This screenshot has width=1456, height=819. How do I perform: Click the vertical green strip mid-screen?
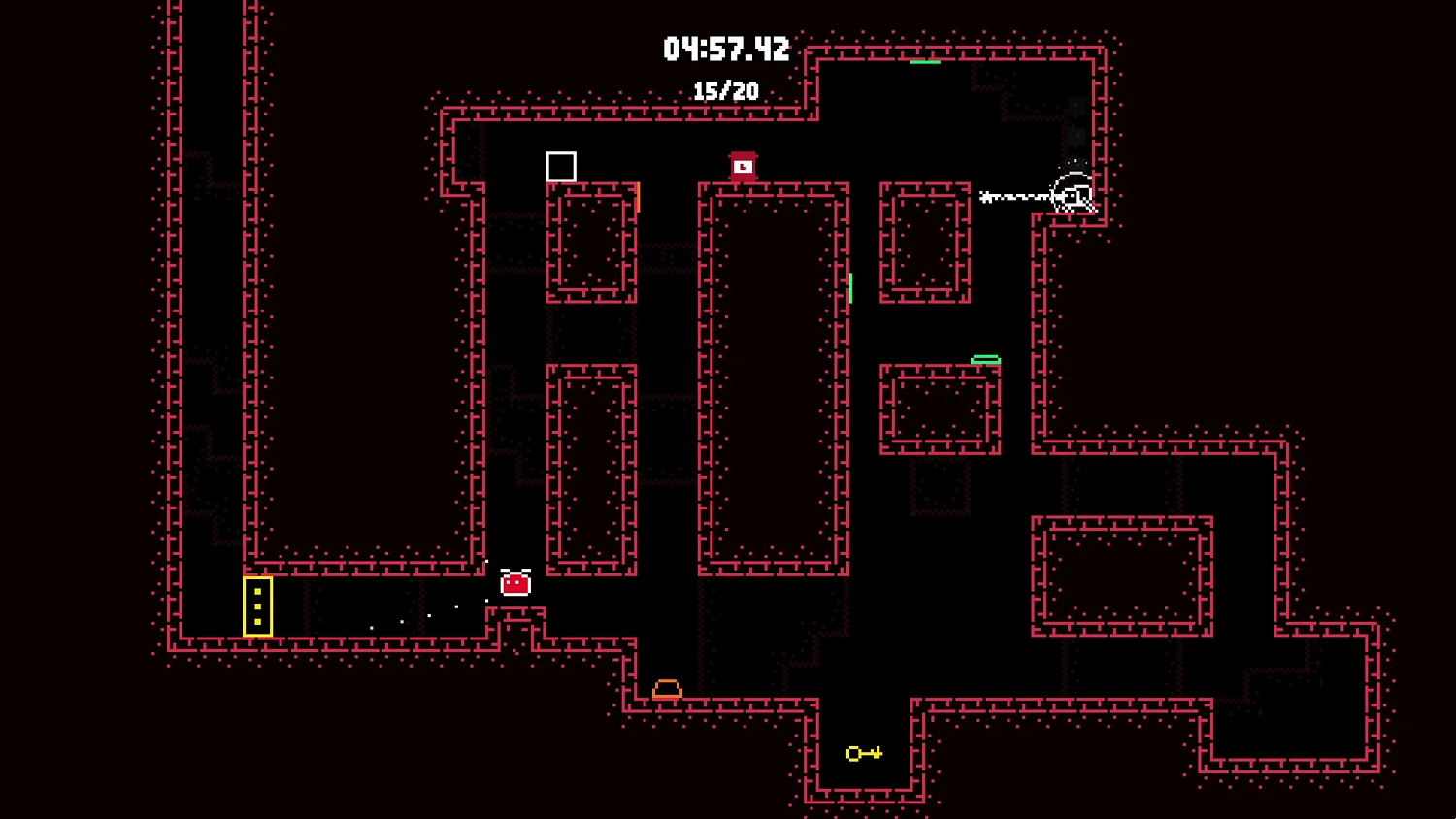(852, 288)
